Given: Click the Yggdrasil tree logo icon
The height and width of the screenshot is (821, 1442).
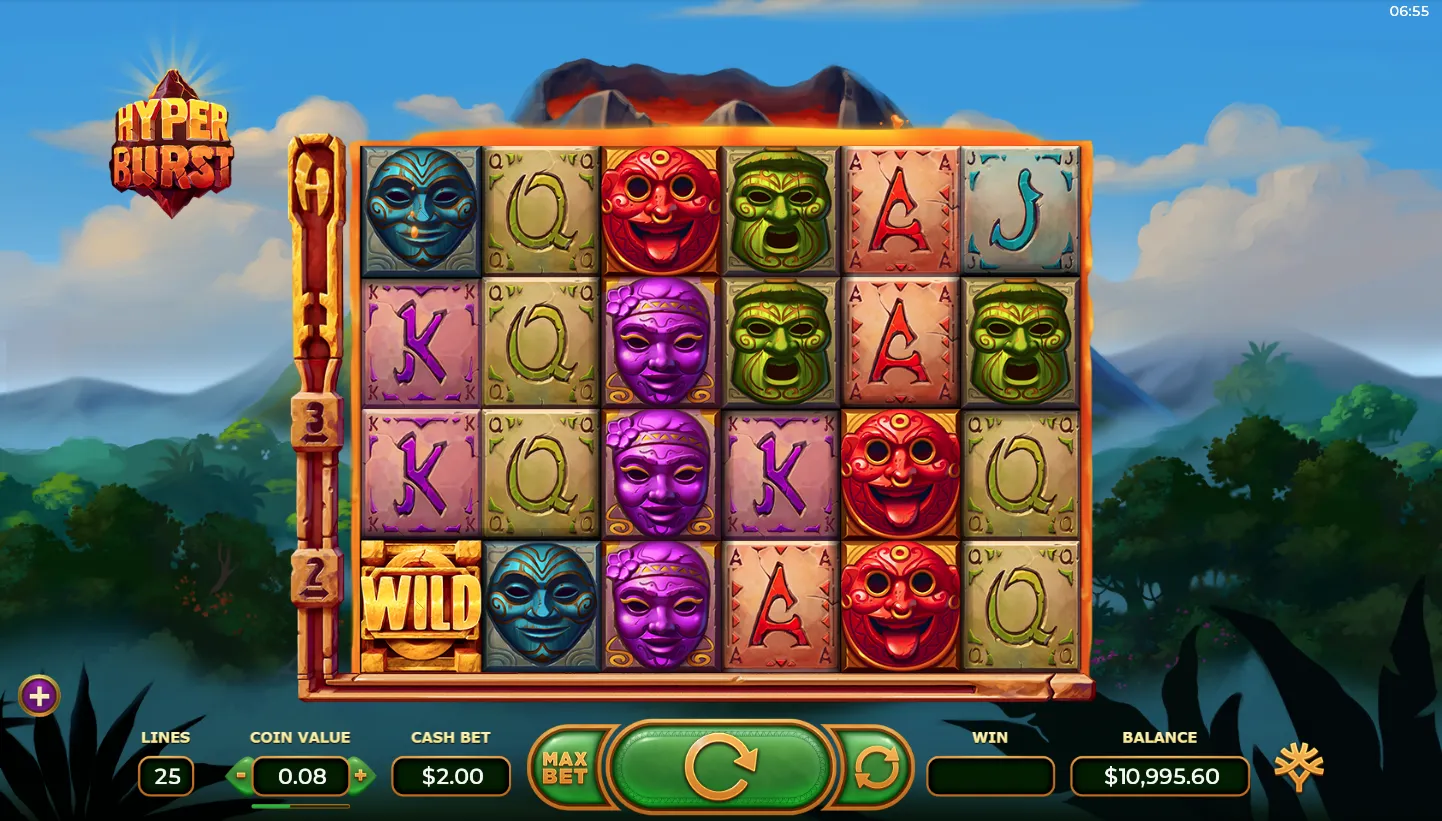Looking at the screenshot, I should 1298,768.
